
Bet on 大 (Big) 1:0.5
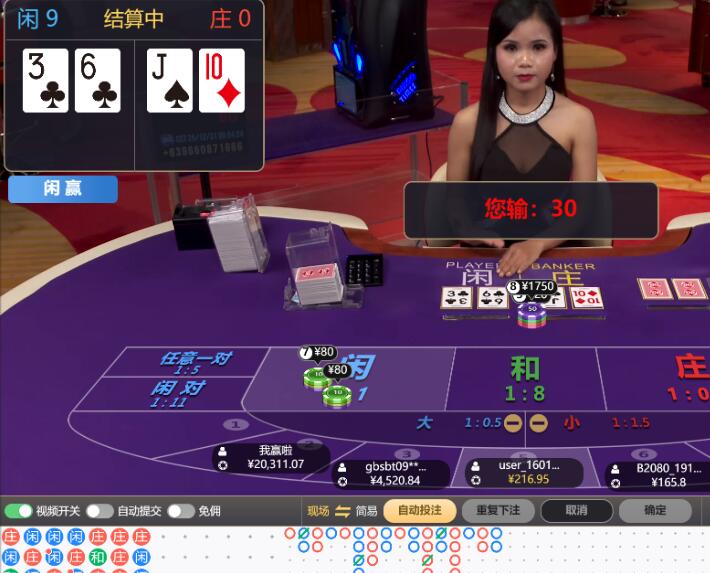(x=460, y=423)
